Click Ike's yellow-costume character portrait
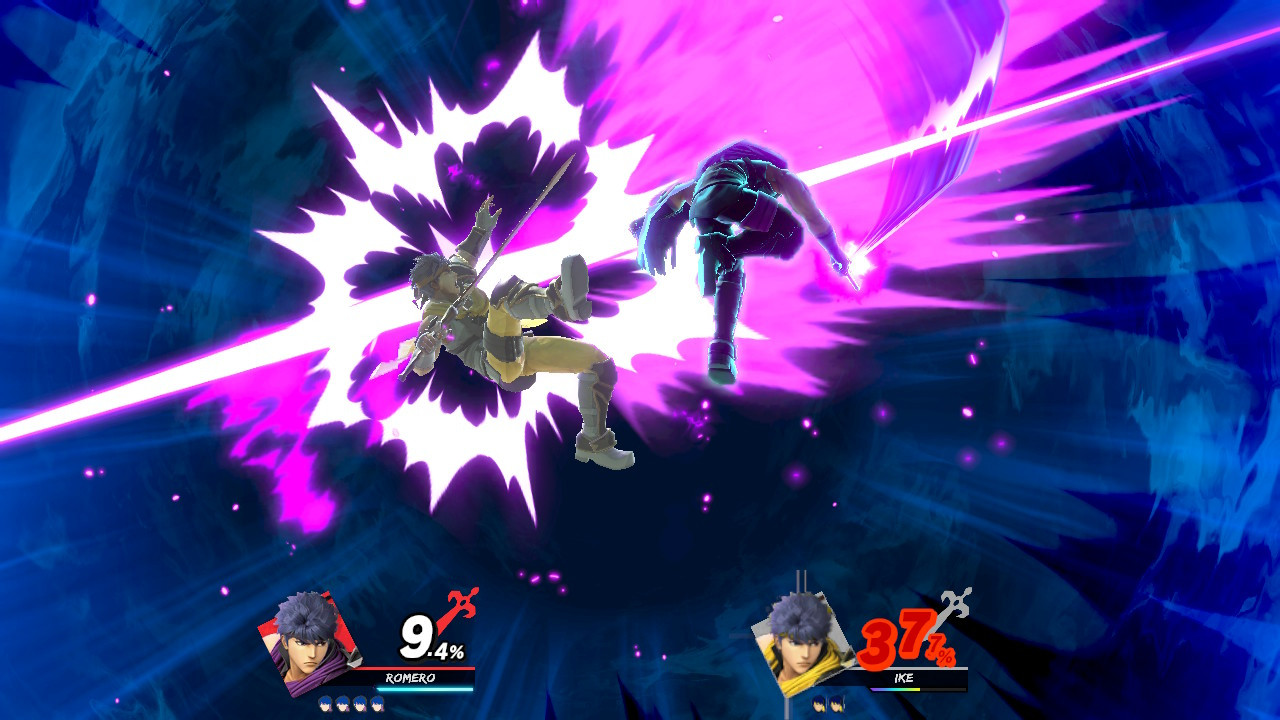Image resolution: width=1280 pixels, height=720 pixels. 803,645
